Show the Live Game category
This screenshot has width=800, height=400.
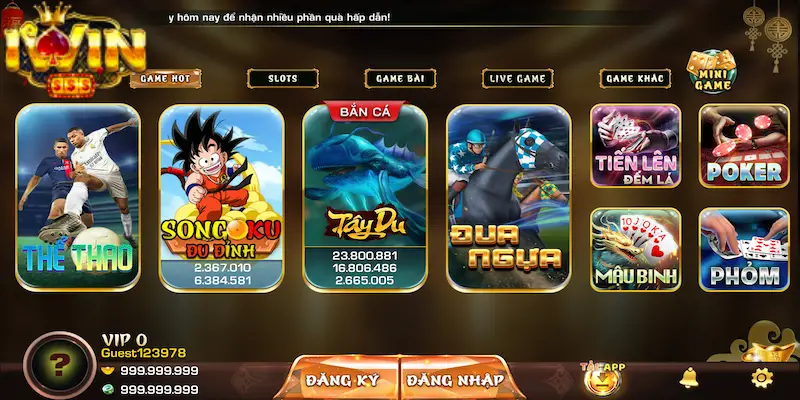pyautogui.click(x=517, y=78)
